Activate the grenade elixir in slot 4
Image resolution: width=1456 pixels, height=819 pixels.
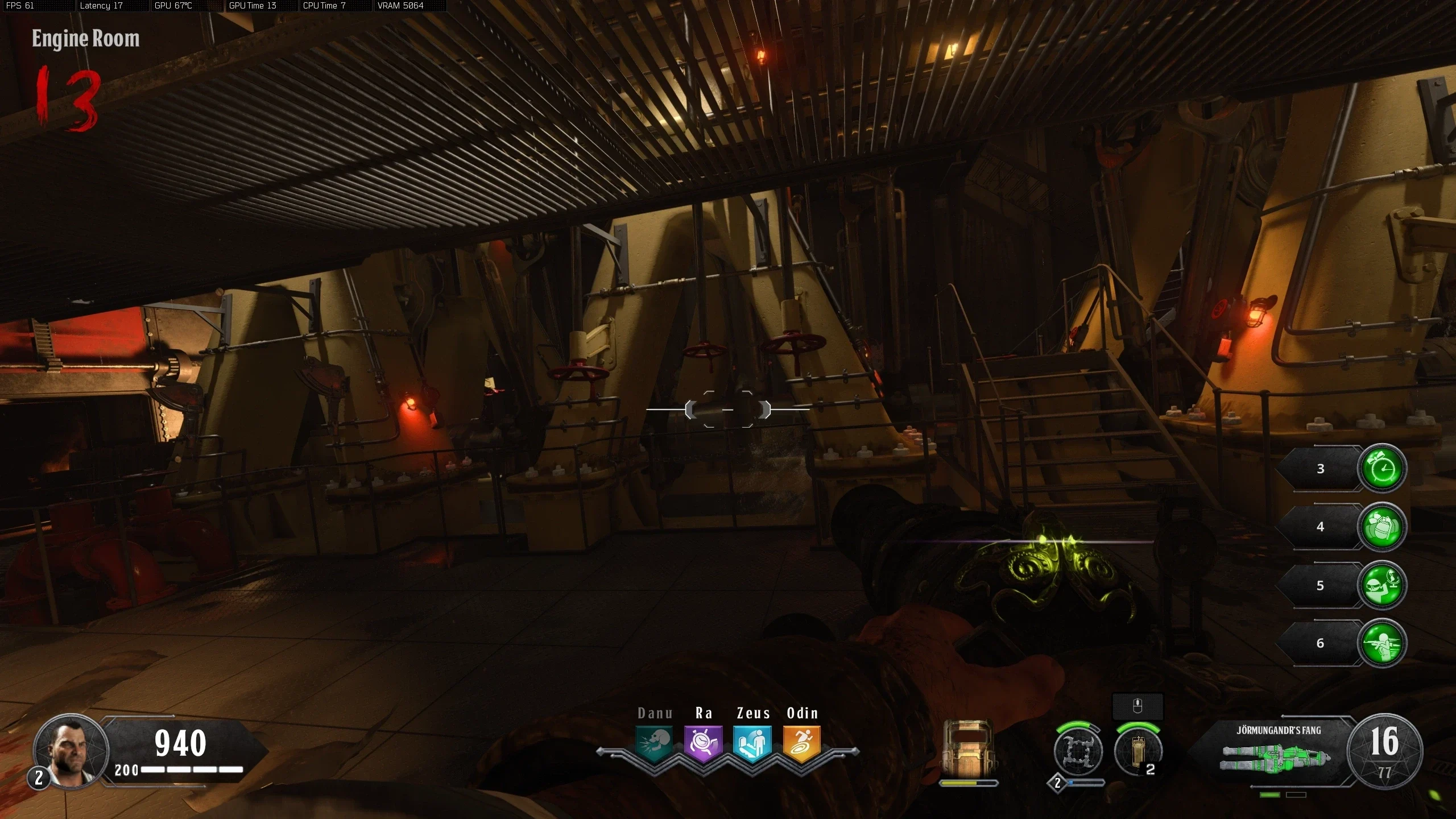point(1381,527)
